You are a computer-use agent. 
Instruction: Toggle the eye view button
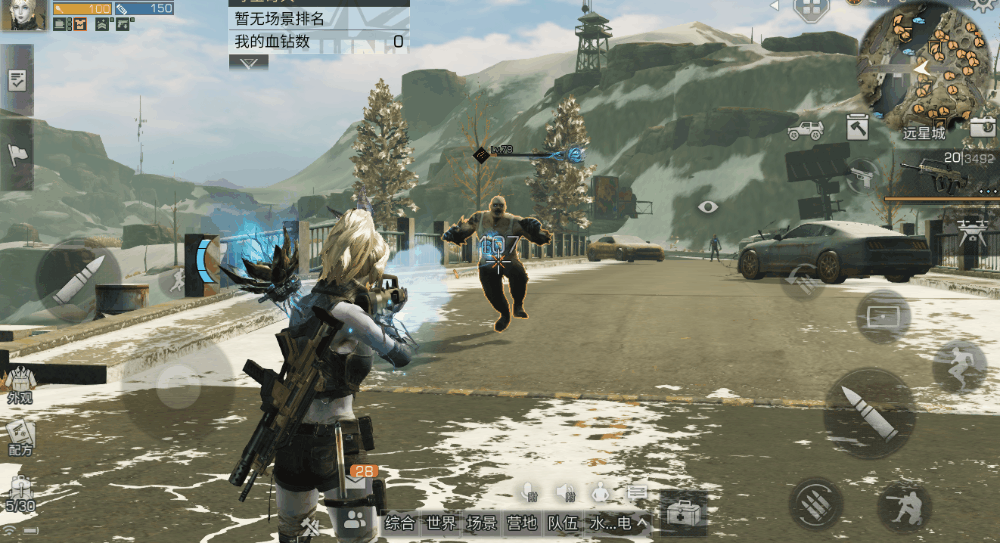(x=708, y=207)
